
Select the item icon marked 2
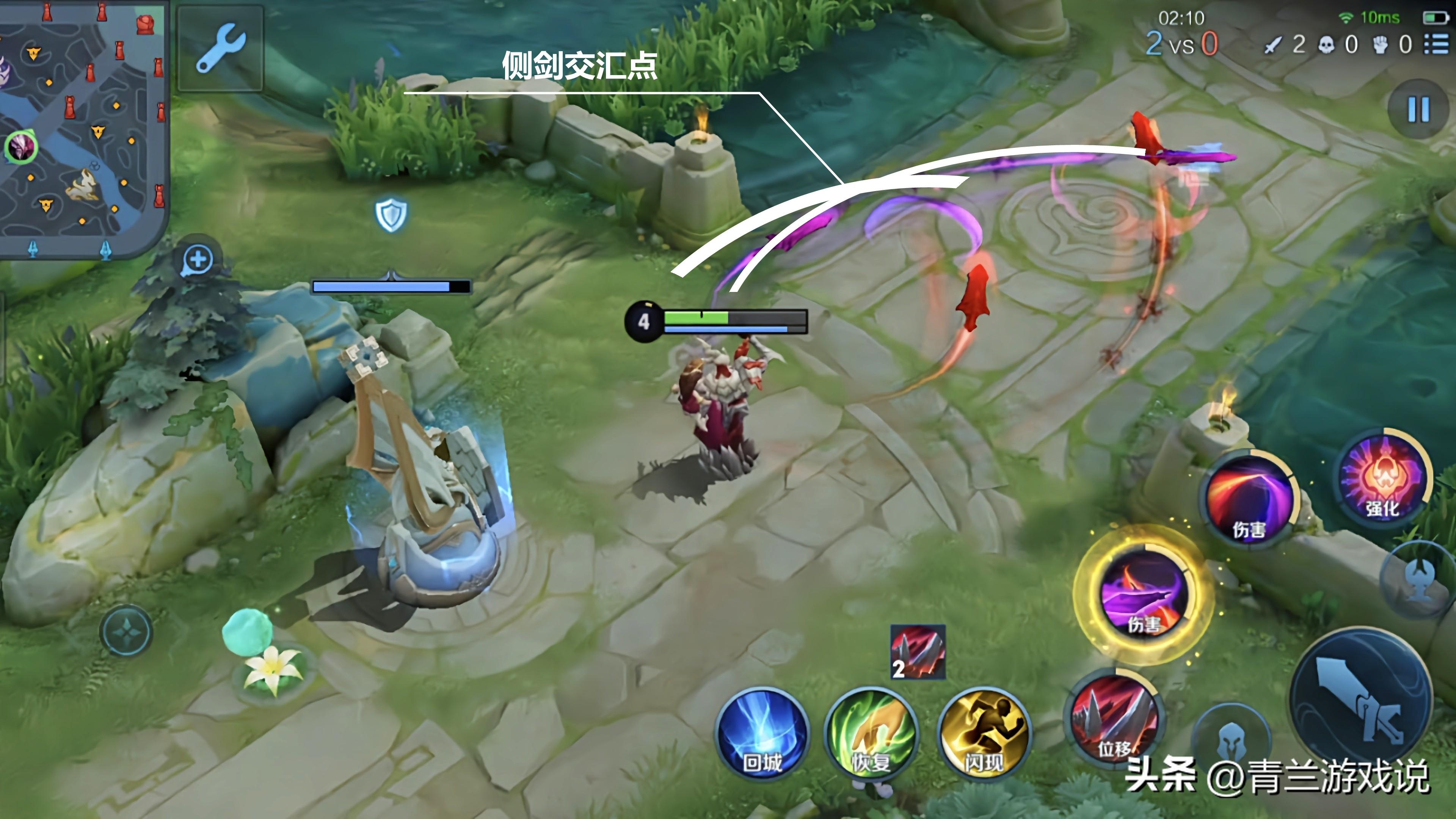(x=917, y=652)
